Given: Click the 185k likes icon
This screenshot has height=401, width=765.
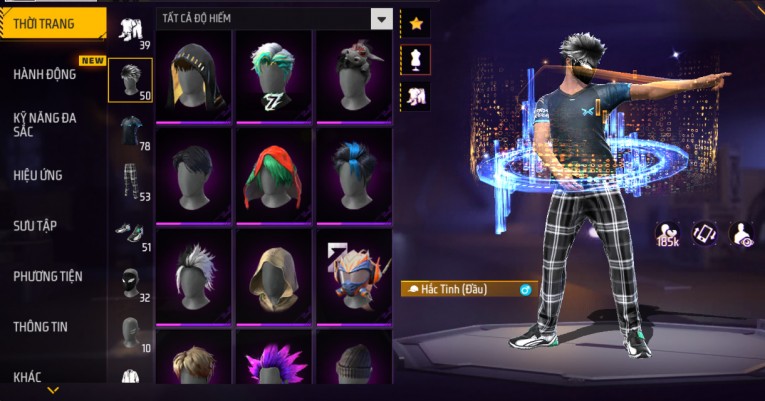Looking at the screenshot, I should point(667,235).
